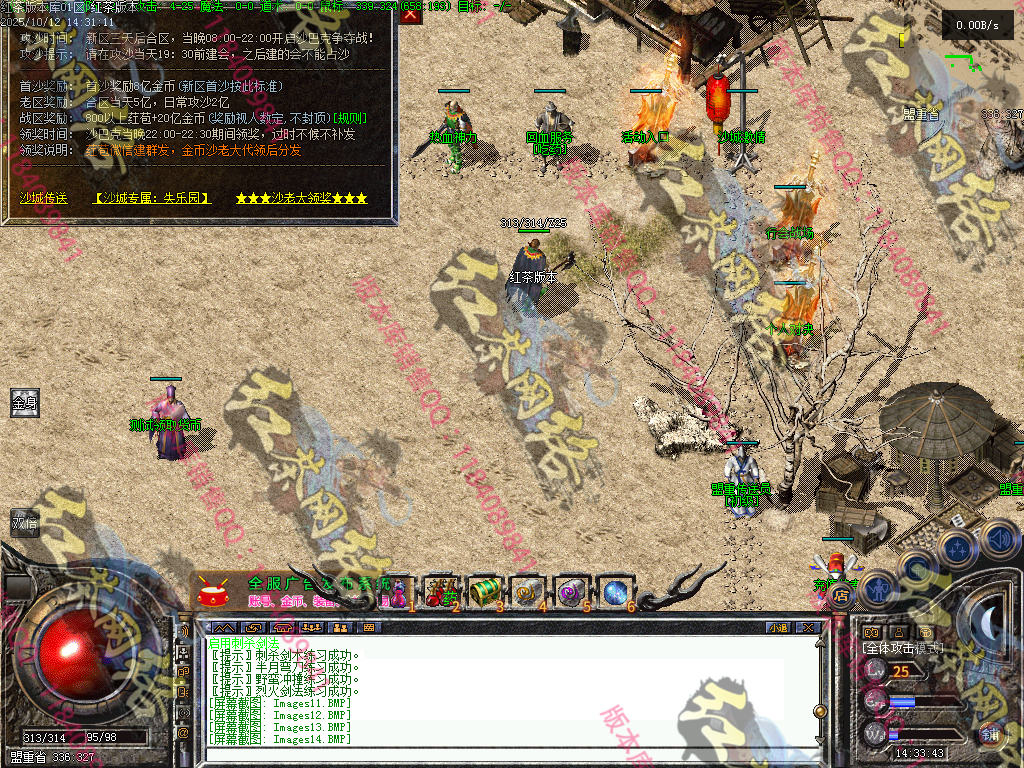Use the purple swirl stone in slot 5

point(572,592)
